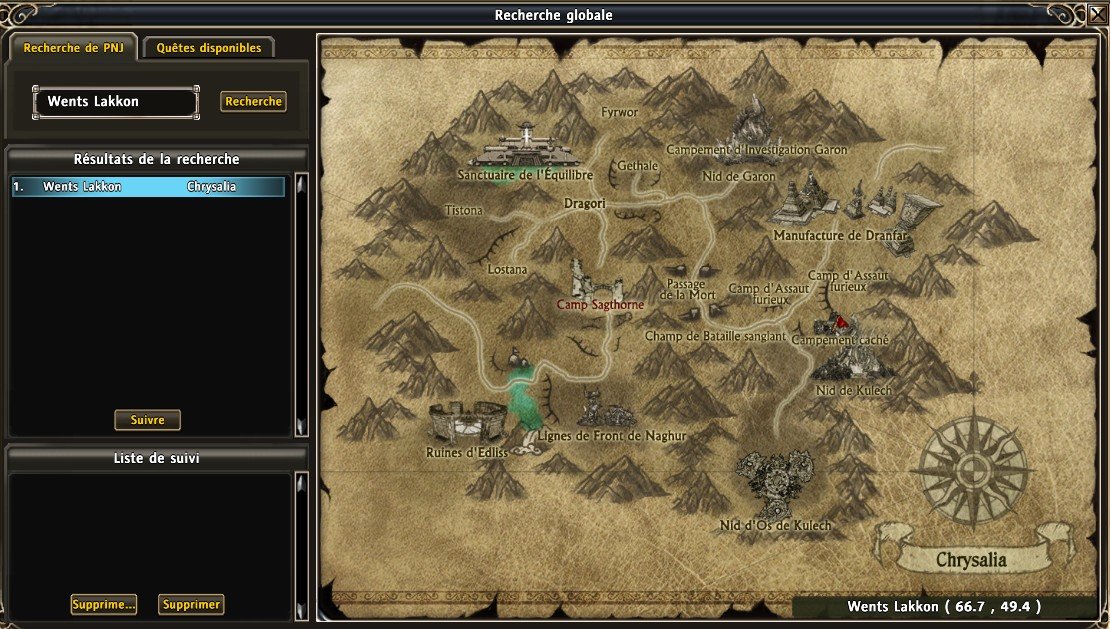This screenshot has height=629, width=1110.
Task: Click the Supprime... button below tracking list
Action: click(x=104, y=604)
